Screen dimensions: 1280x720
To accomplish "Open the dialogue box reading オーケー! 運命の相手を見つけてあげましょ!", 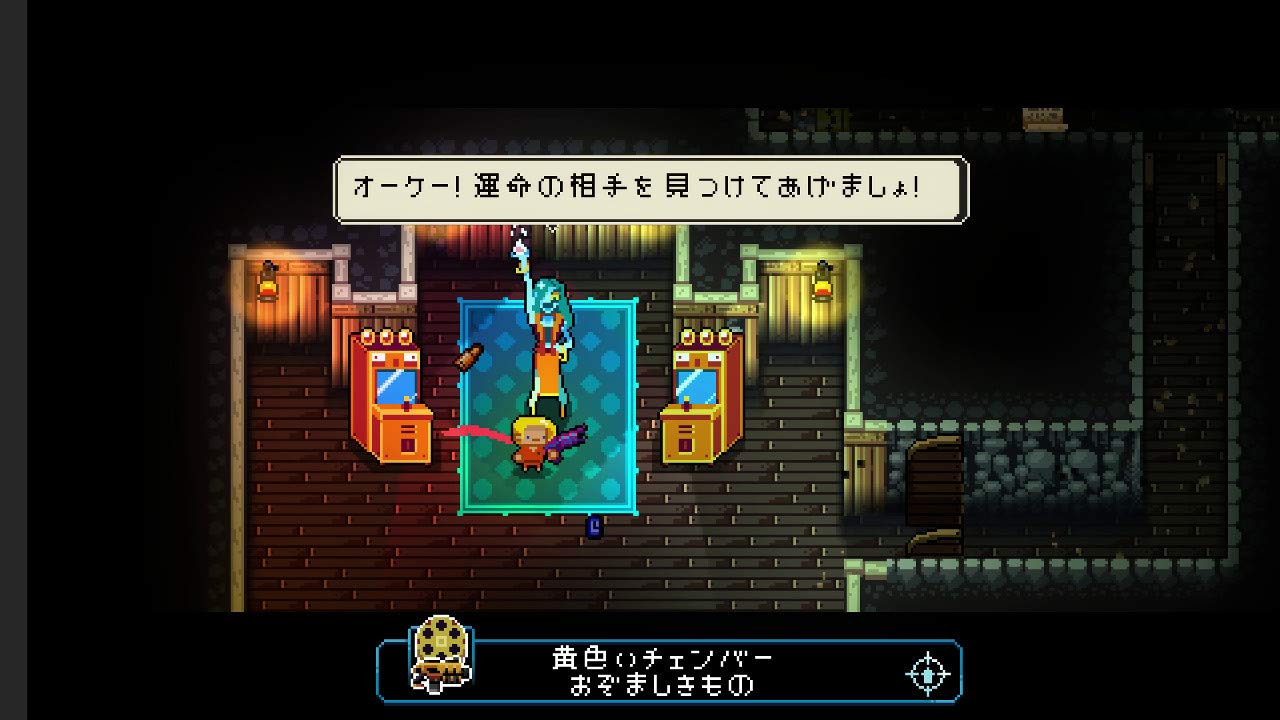I will 649,186.
